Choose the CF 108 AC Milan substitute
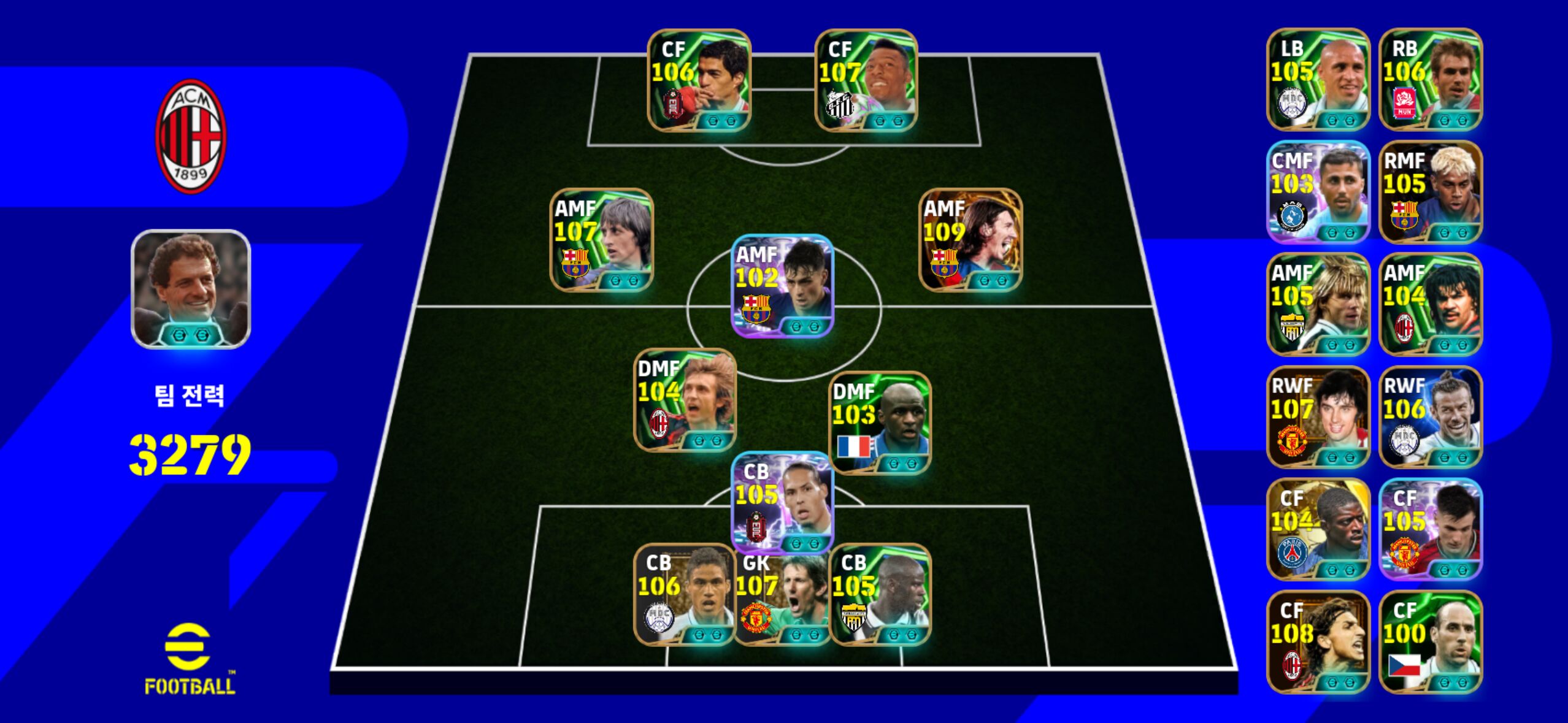Viewport: 1568px width, 723px height. point(1318,642)
